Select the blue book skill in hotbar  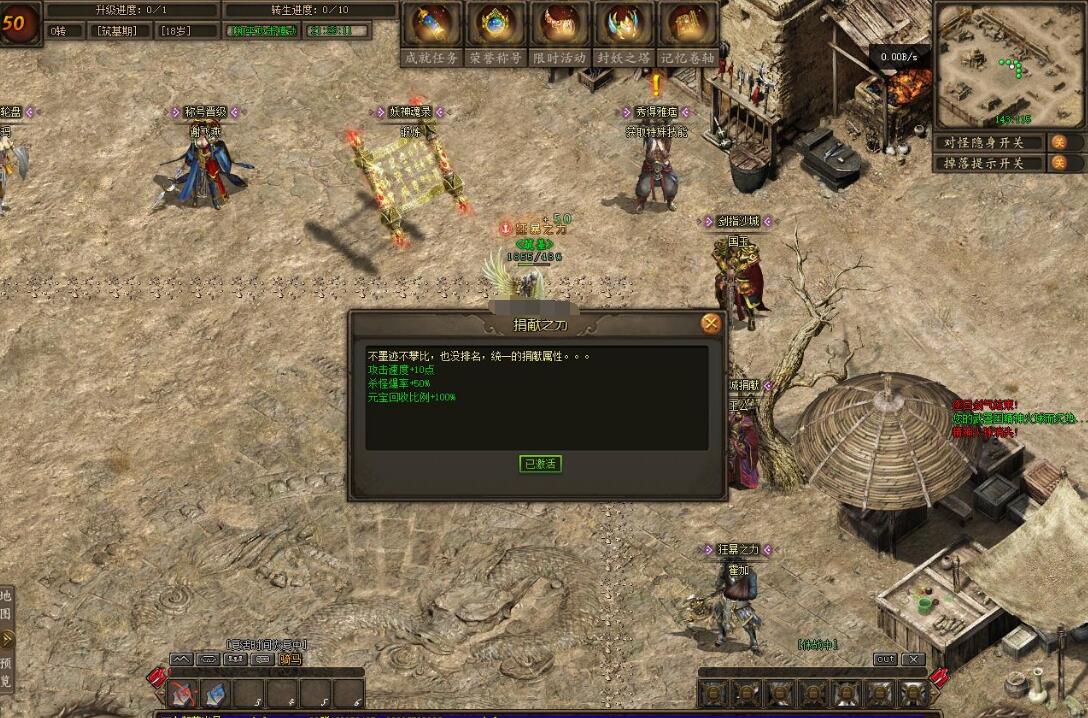click(216, 693)
